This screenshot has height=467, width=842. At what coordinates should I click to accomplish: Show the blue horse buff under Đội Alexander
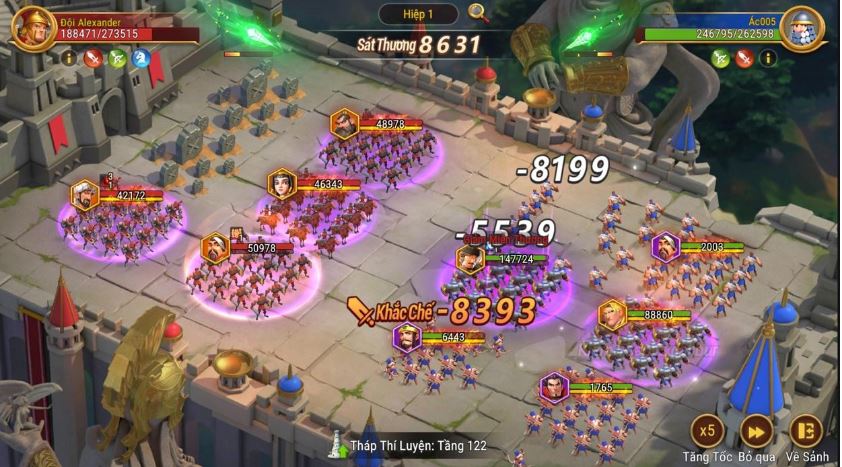(142, 58)
